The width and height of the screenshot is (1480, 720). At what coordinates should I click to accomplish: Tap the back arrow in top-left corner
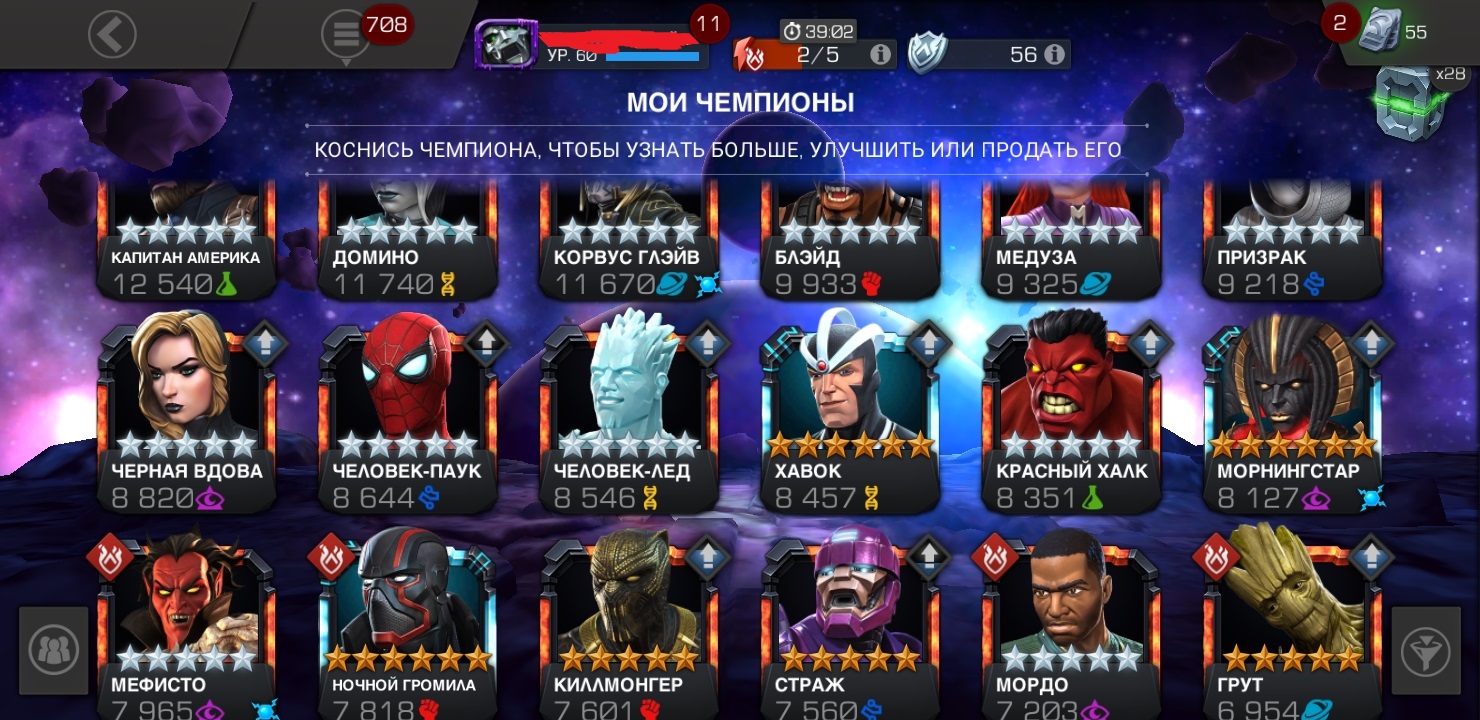point(111,33)
